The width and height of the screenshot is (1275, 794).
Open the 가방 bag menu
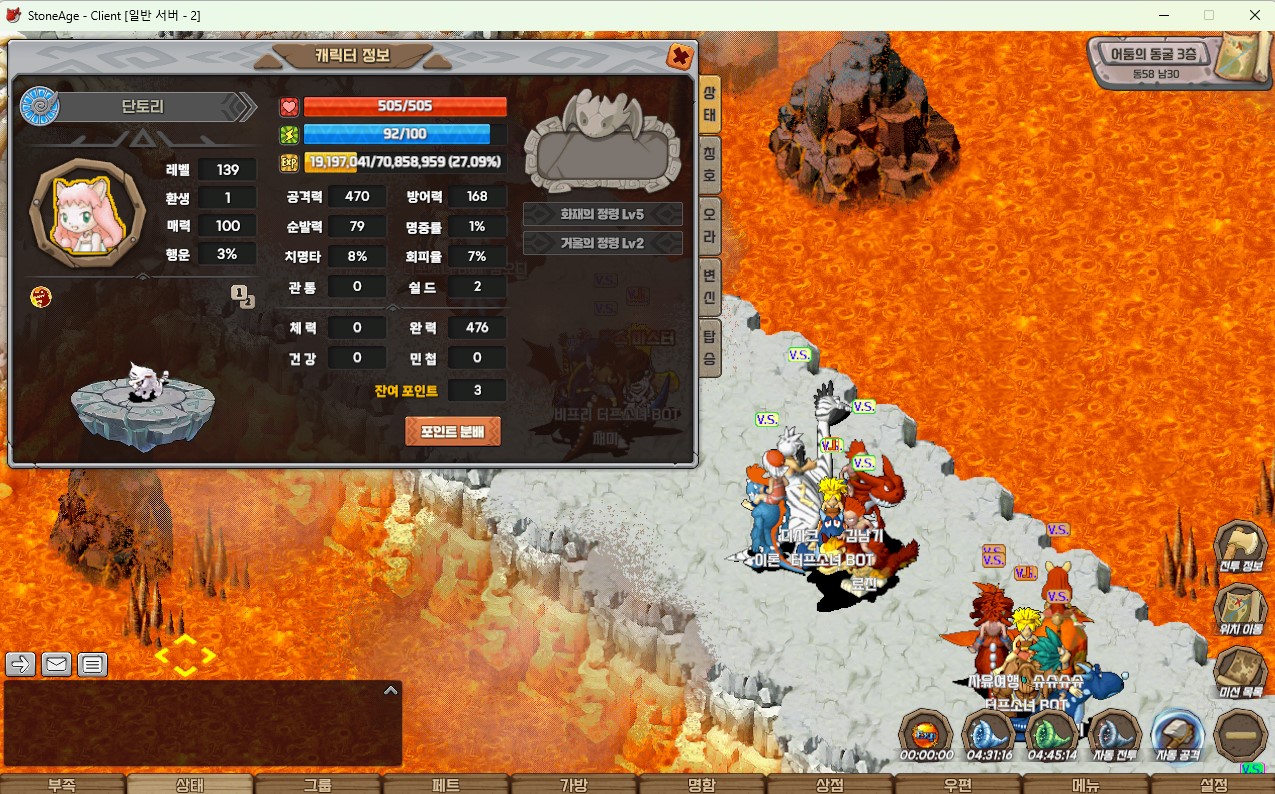point(574,784)
